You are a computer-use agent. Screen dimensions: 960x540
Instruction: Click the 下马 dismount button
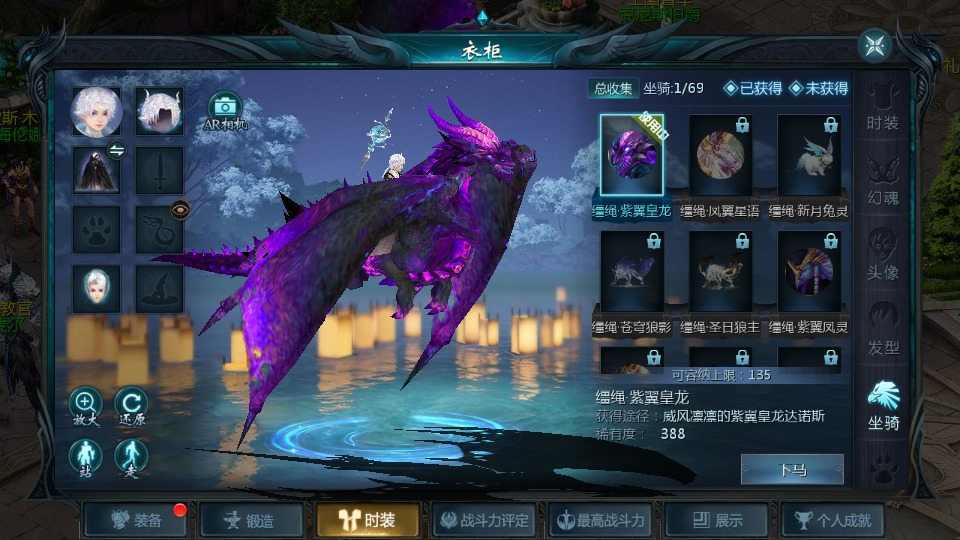point(792,469)
